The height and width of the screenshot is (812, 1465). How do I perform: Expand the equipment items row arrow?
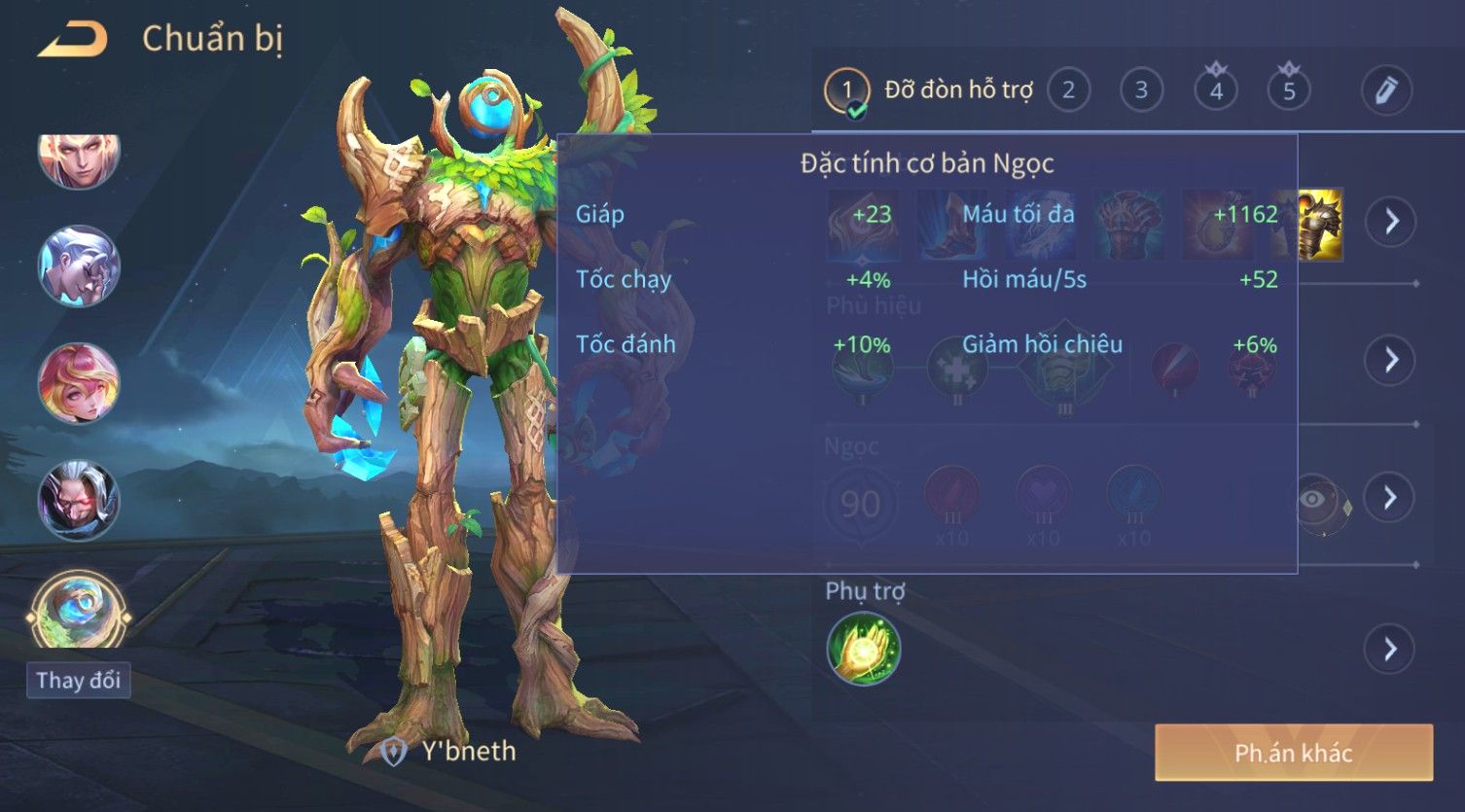pos(1391,222)
